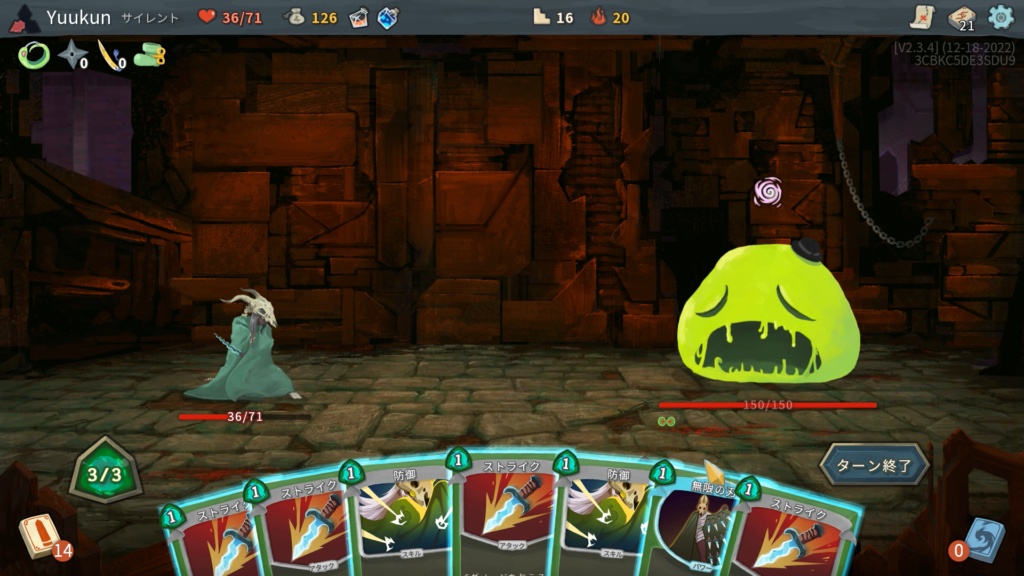
Task: Open settings with the gear icon
Action: pyautogui.click(x=1000, y=17)
